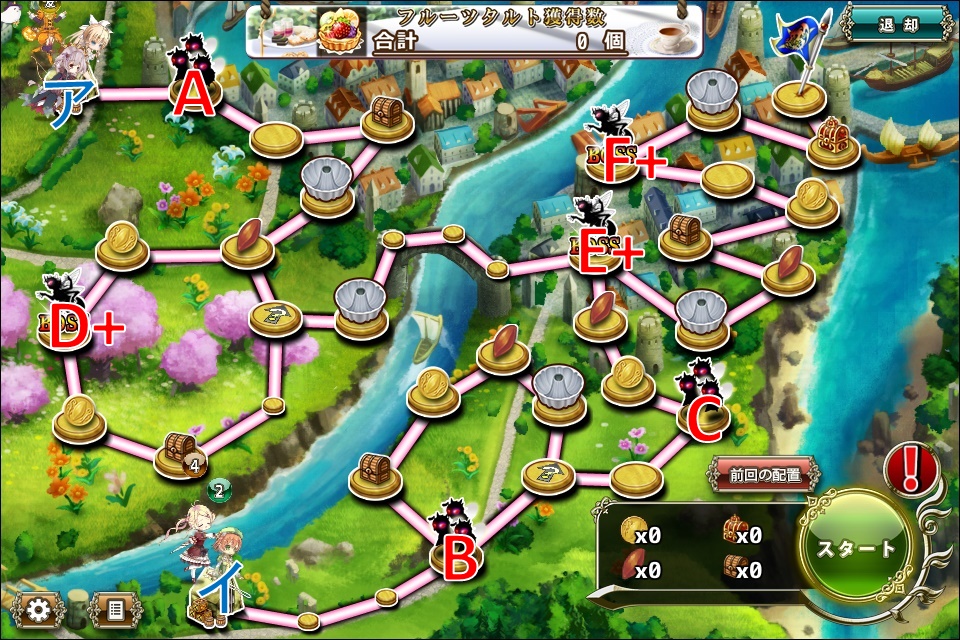Image resolution: width=960 pixels, height=640 pixels.
Task: Apply the 前回の配置 previous placement
Action: [765, 475]
